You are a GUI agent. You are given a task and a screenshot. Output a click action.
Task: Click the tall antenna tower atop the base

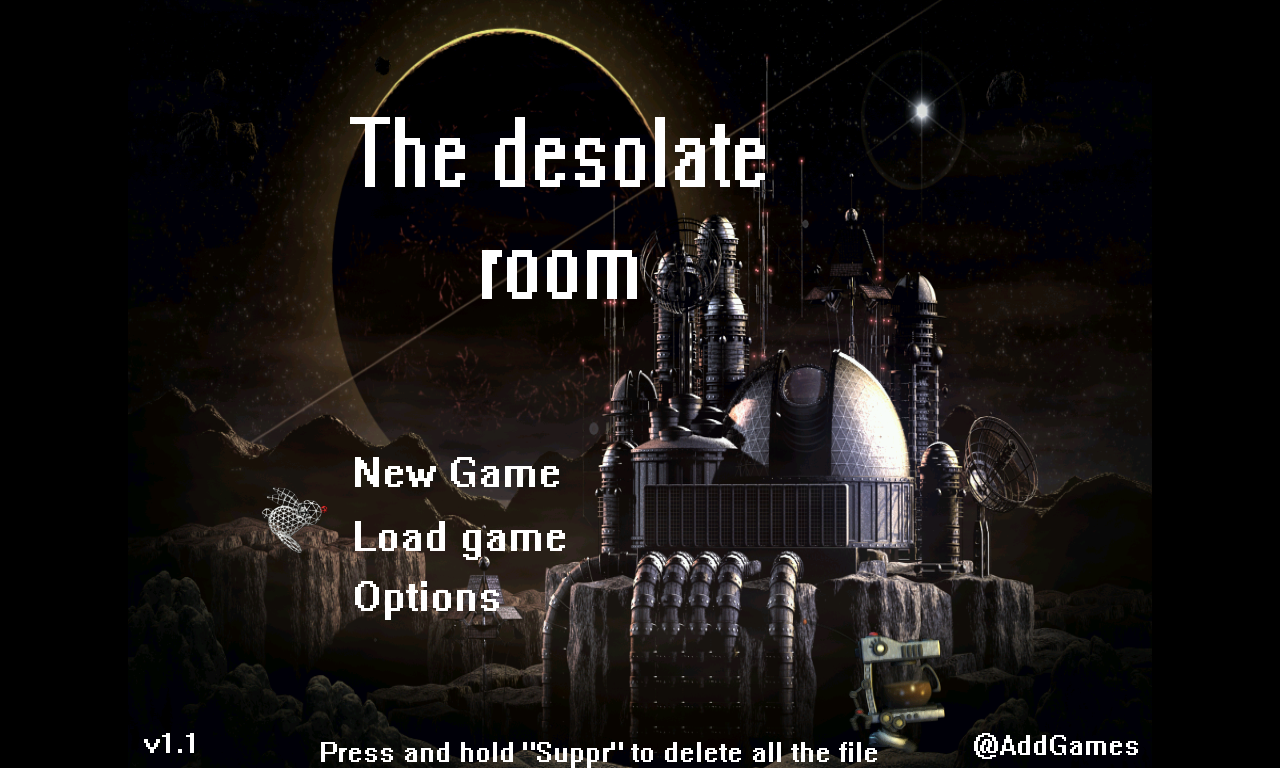[x=852, y=230]
